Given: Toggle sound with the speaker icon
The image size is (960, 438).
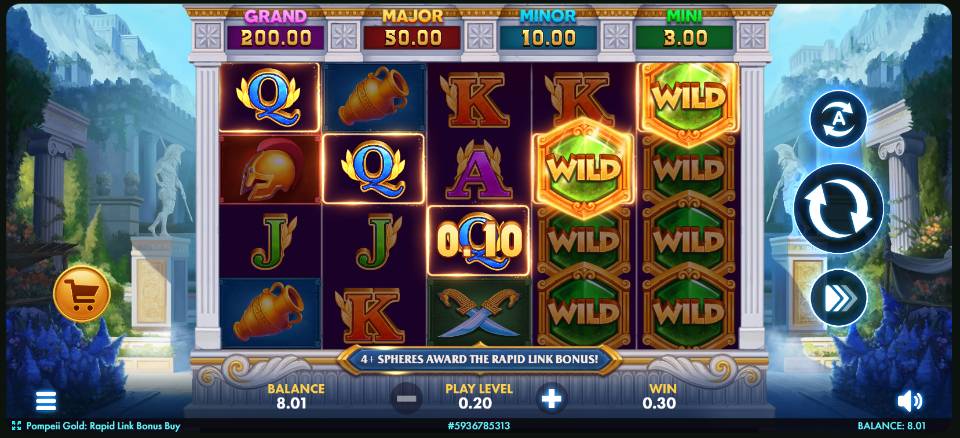Looking at the screenshot, I should (x=909, y=401).
